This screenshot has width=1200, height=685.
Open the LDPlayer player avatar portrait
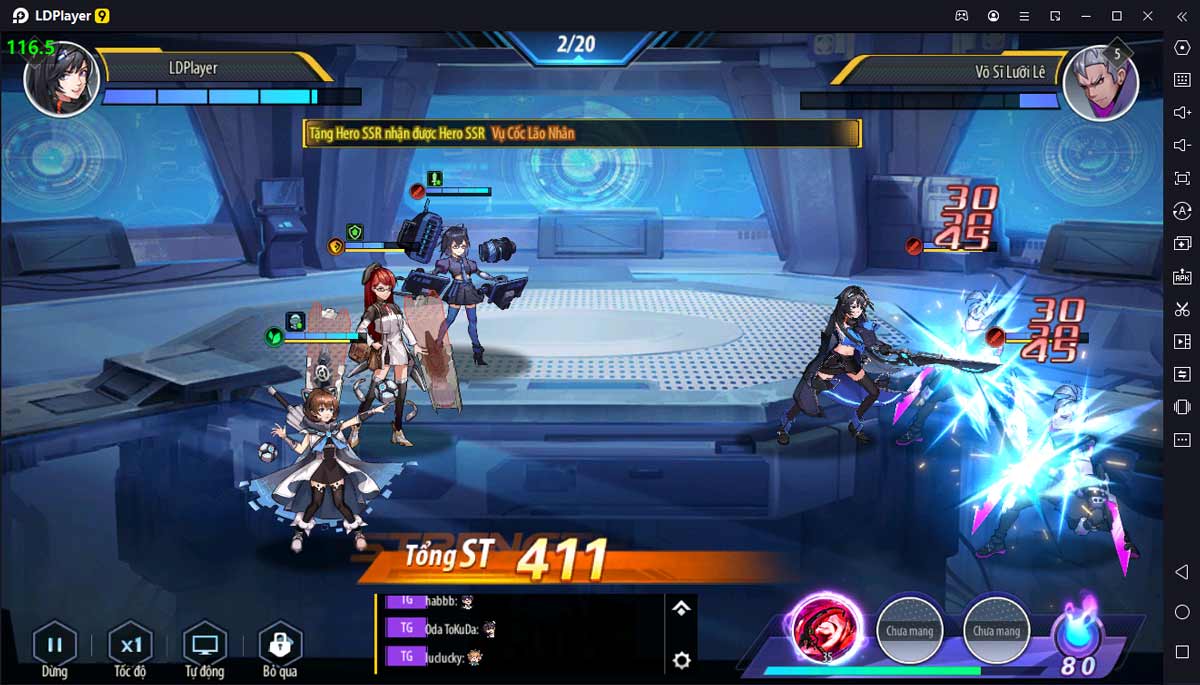62,78
